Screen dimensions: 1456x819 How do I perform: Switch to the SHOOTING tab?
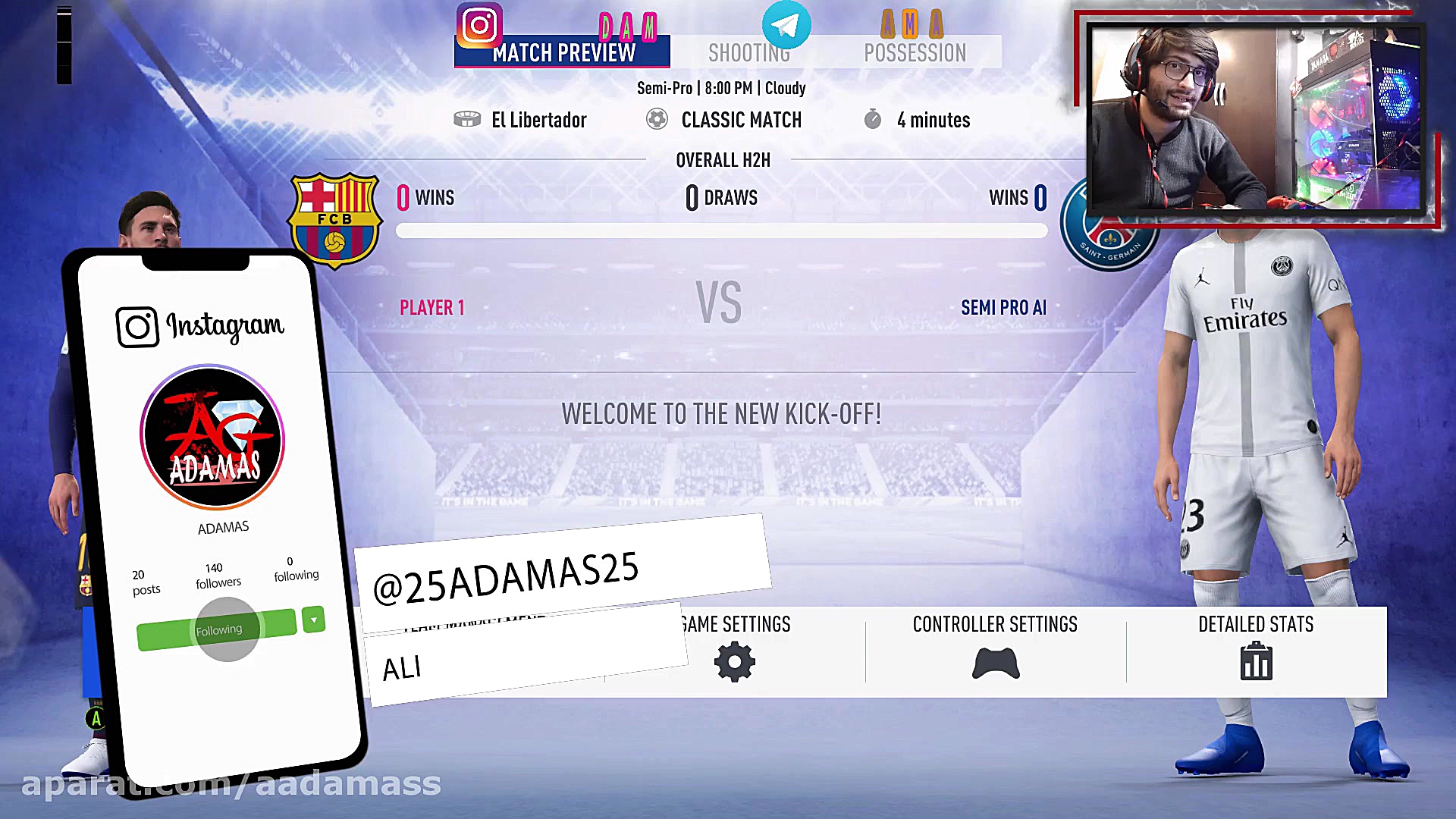click(749, 52)
